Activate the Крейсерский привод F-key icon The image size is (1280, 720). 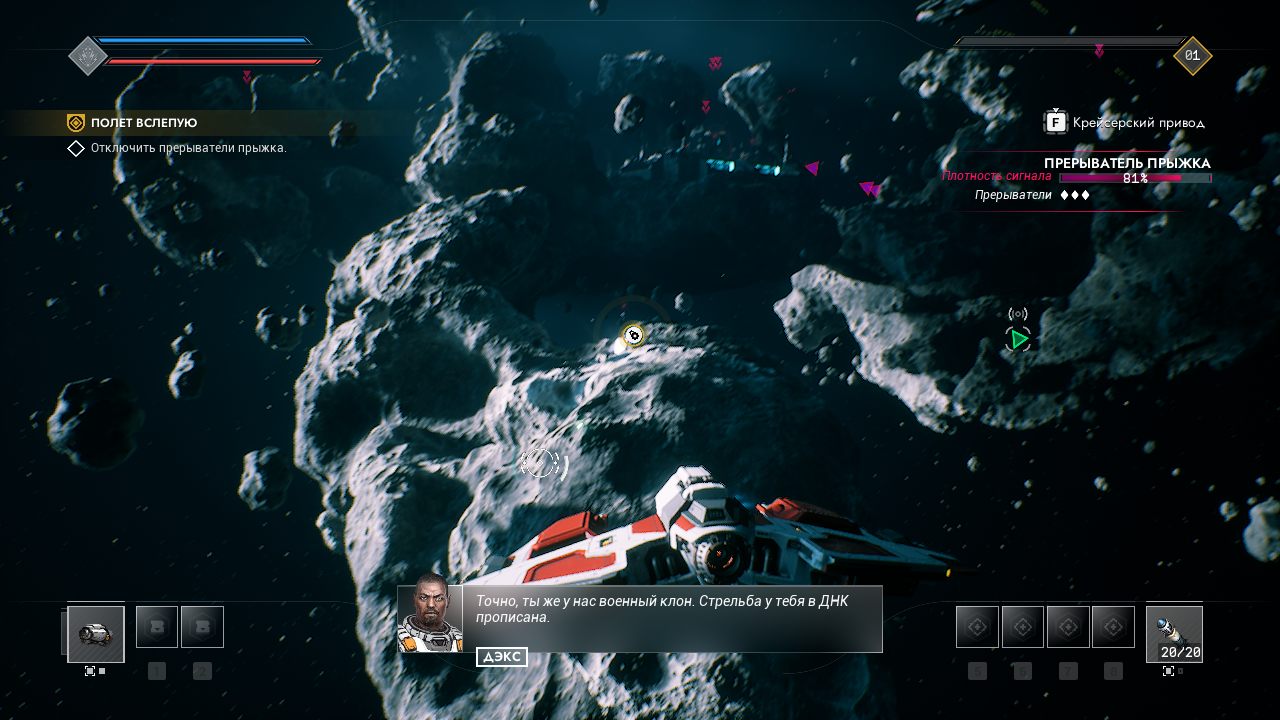1056,121
